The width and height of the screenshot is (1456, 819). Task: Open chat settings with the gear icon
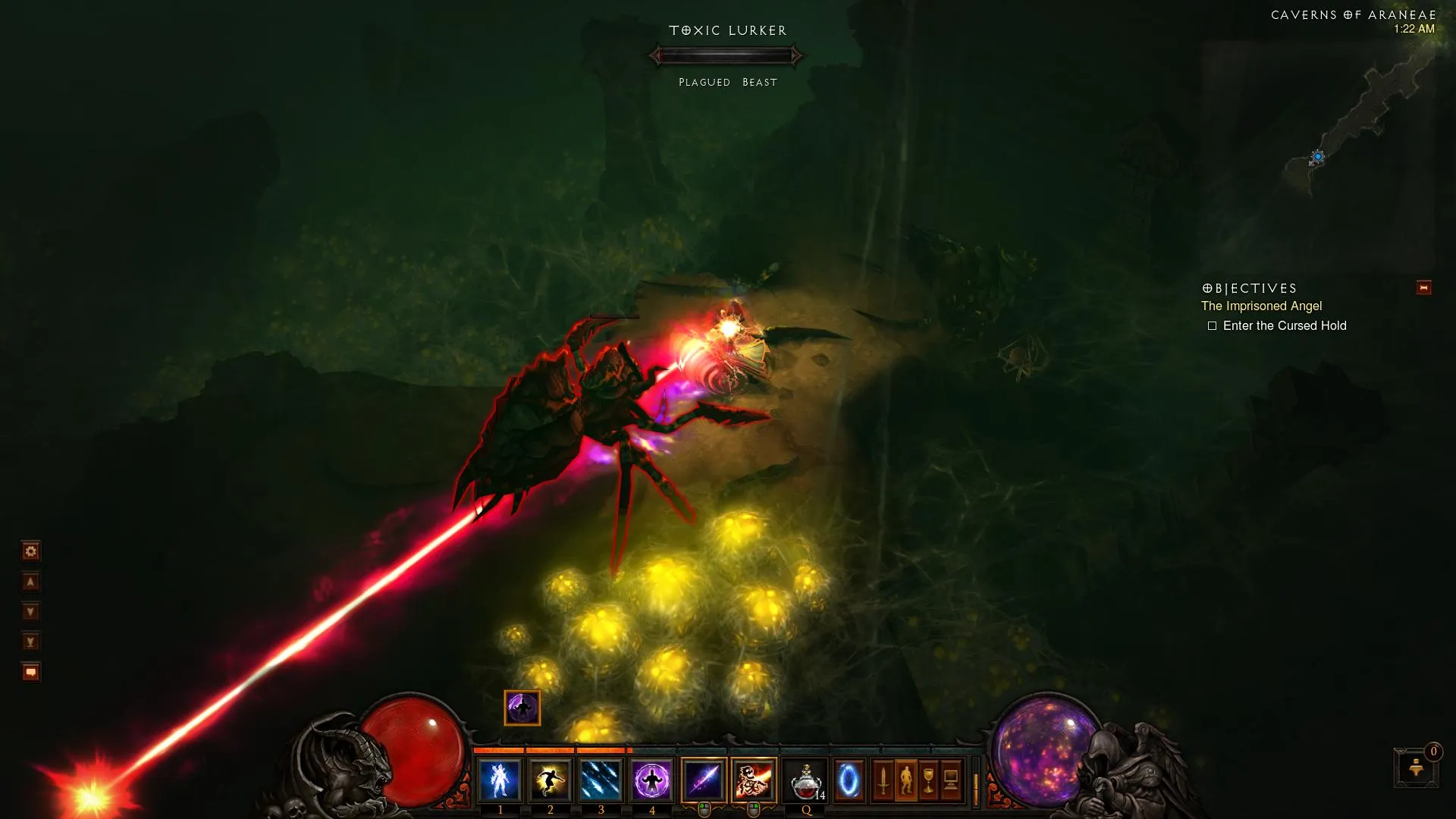[x=30, y=551]
